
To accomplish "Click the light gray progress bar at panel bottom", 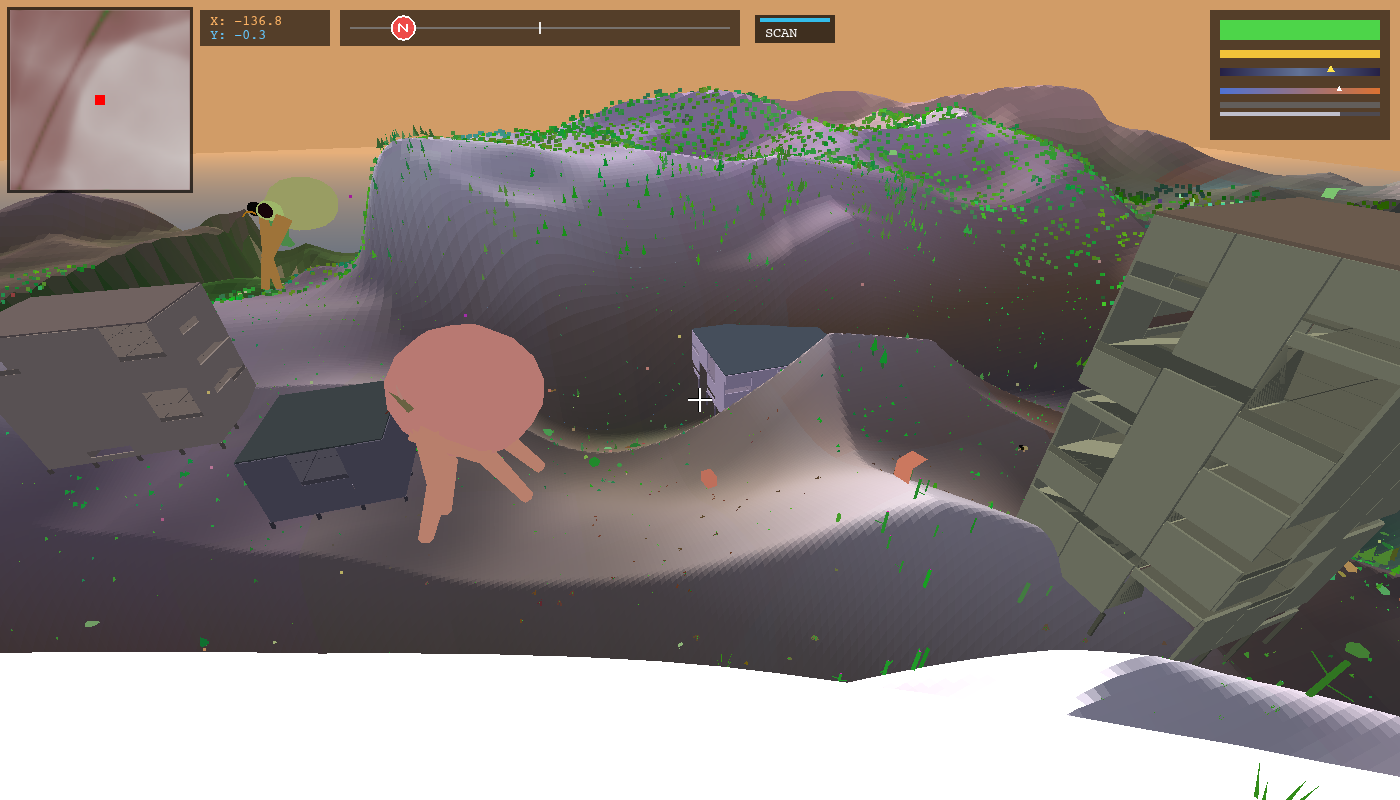I will [1280, 114].
